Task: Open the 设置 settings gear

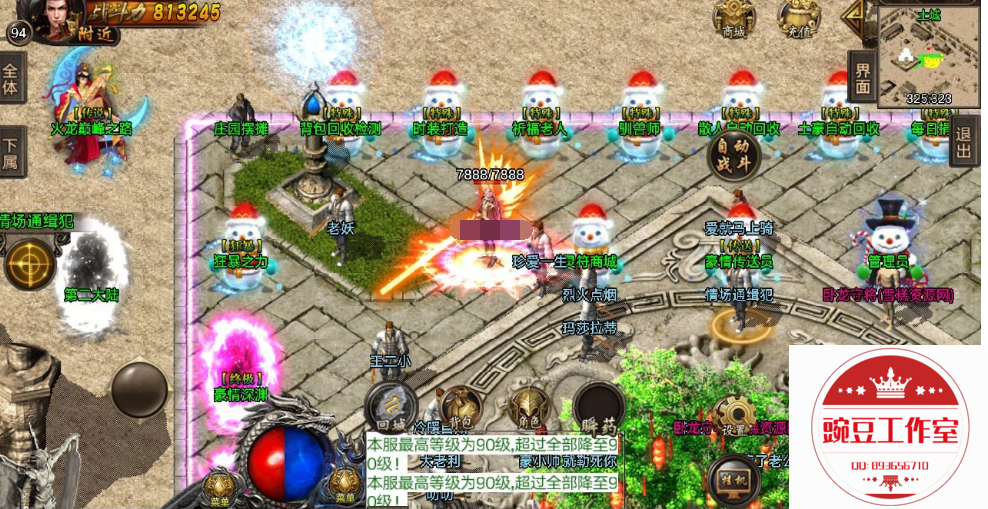Action: coord(735,417)
